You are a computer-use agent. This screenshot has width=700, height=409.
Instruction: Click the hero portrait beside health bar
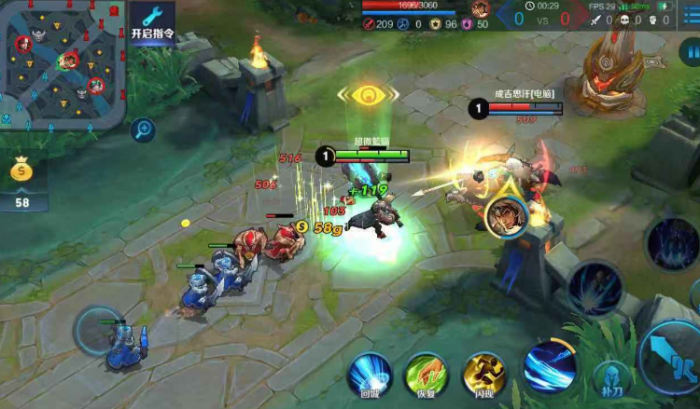(479, 9)
